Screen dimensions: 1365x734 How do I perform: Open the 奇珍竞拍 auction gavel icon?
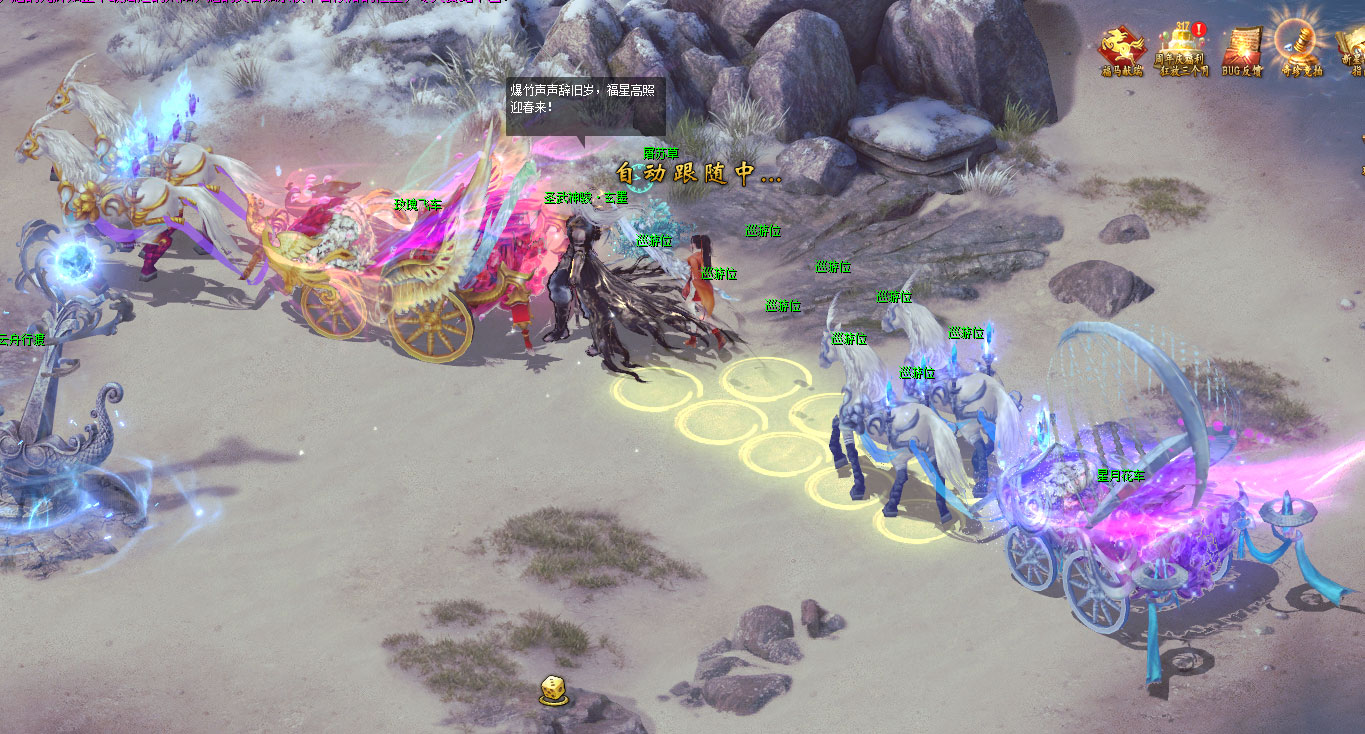[x=1301, y=46]
